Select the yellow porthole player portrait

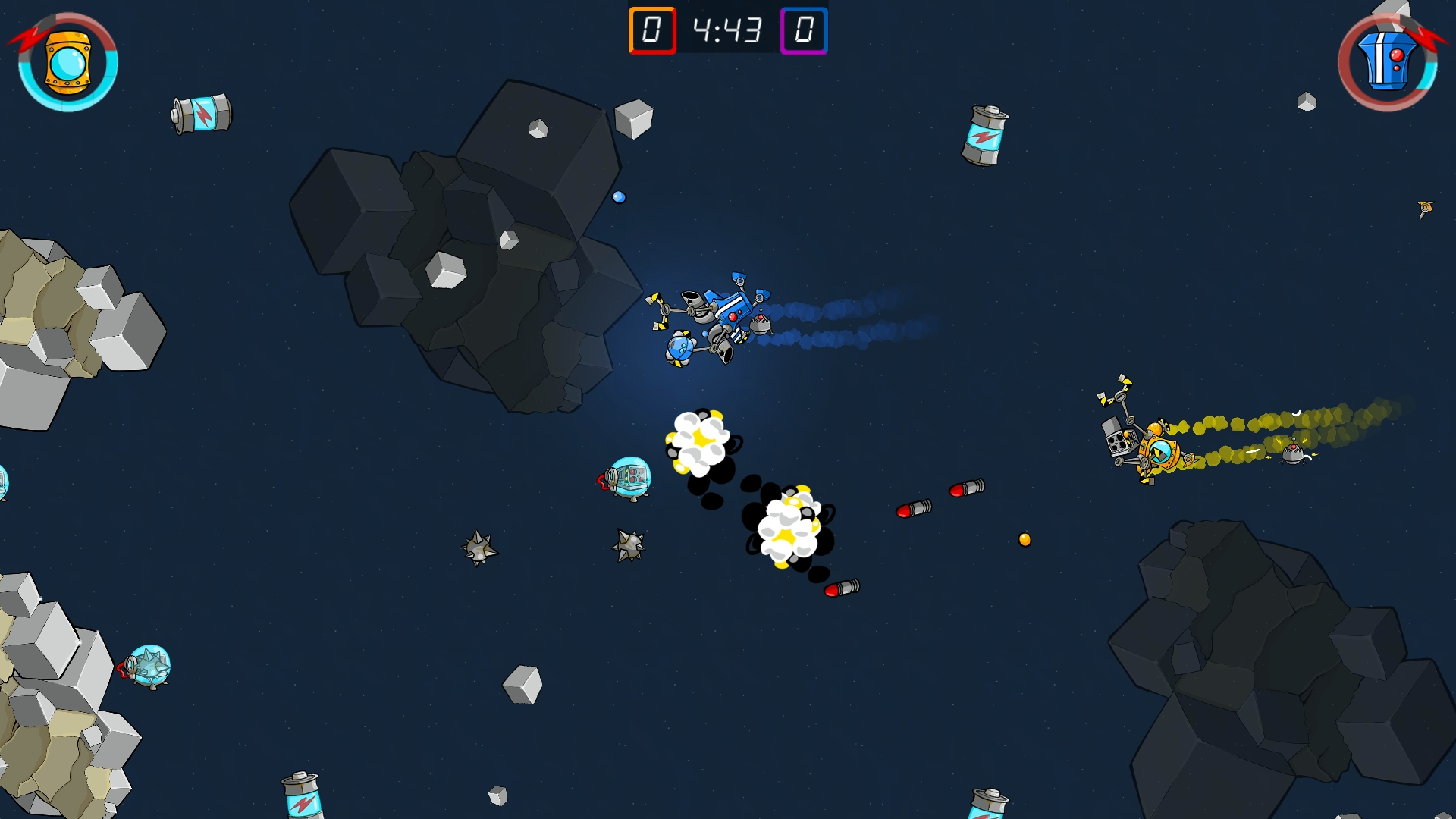(67, 64)
